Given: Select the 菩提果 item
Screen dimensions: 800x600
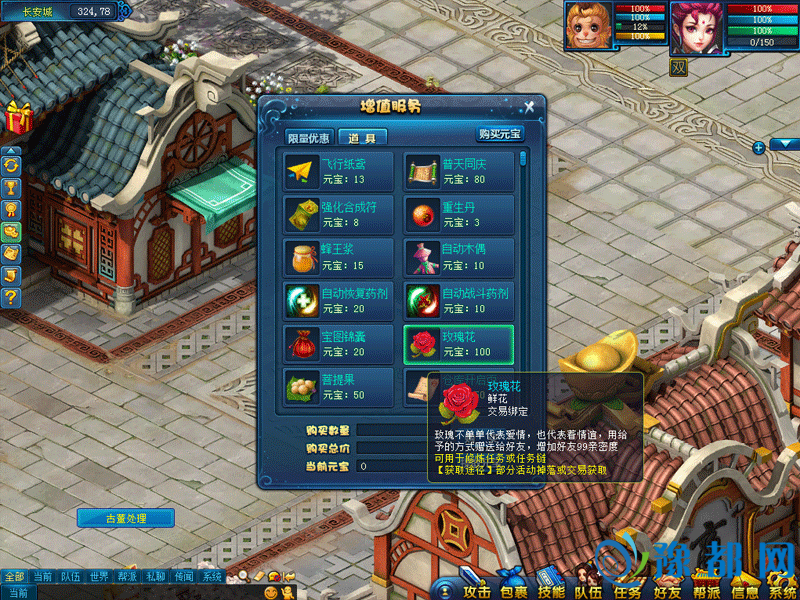Looking at the screenshot, I should 339,388.
